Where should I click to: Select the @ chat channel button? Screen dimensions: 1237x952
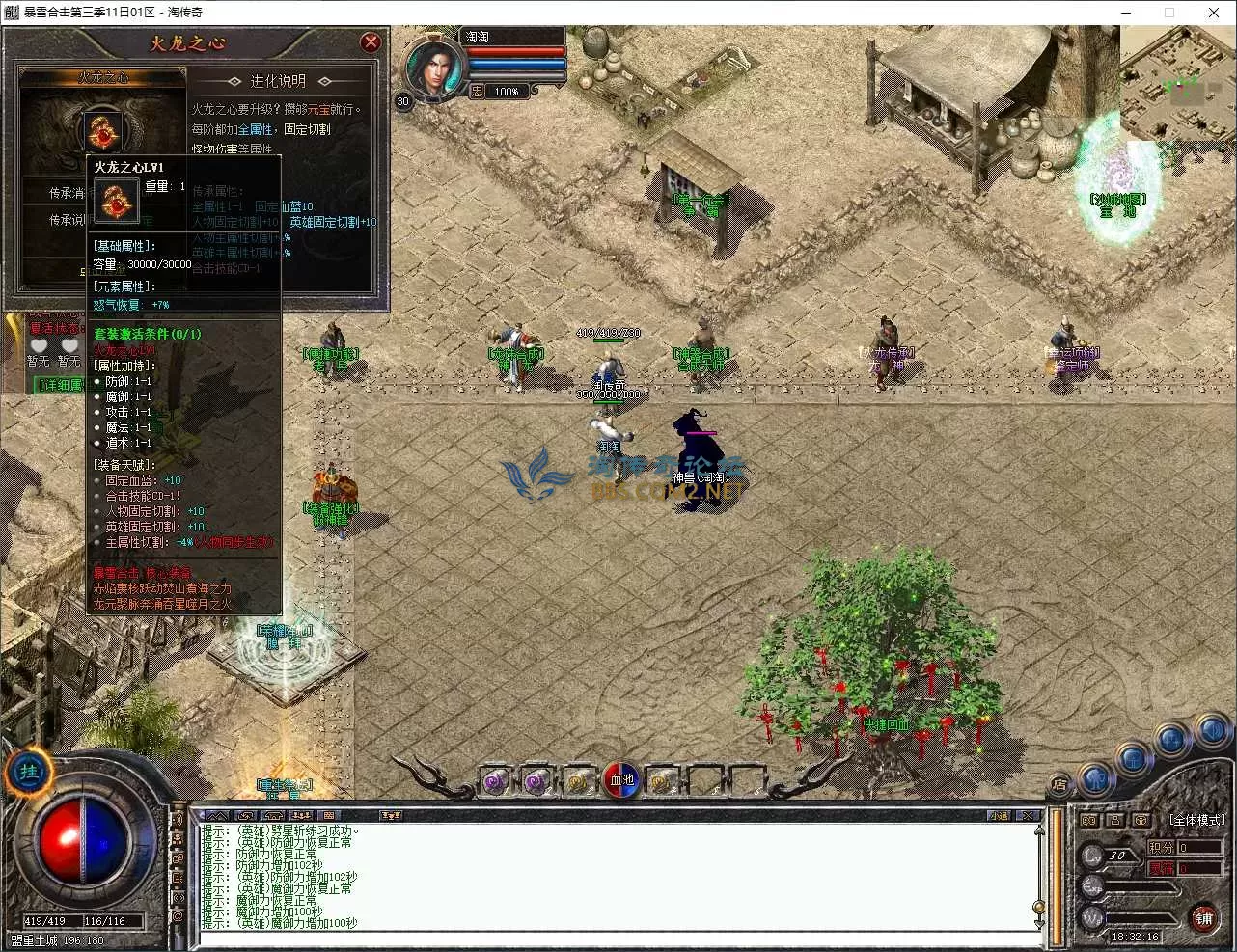tap(178, 916)
